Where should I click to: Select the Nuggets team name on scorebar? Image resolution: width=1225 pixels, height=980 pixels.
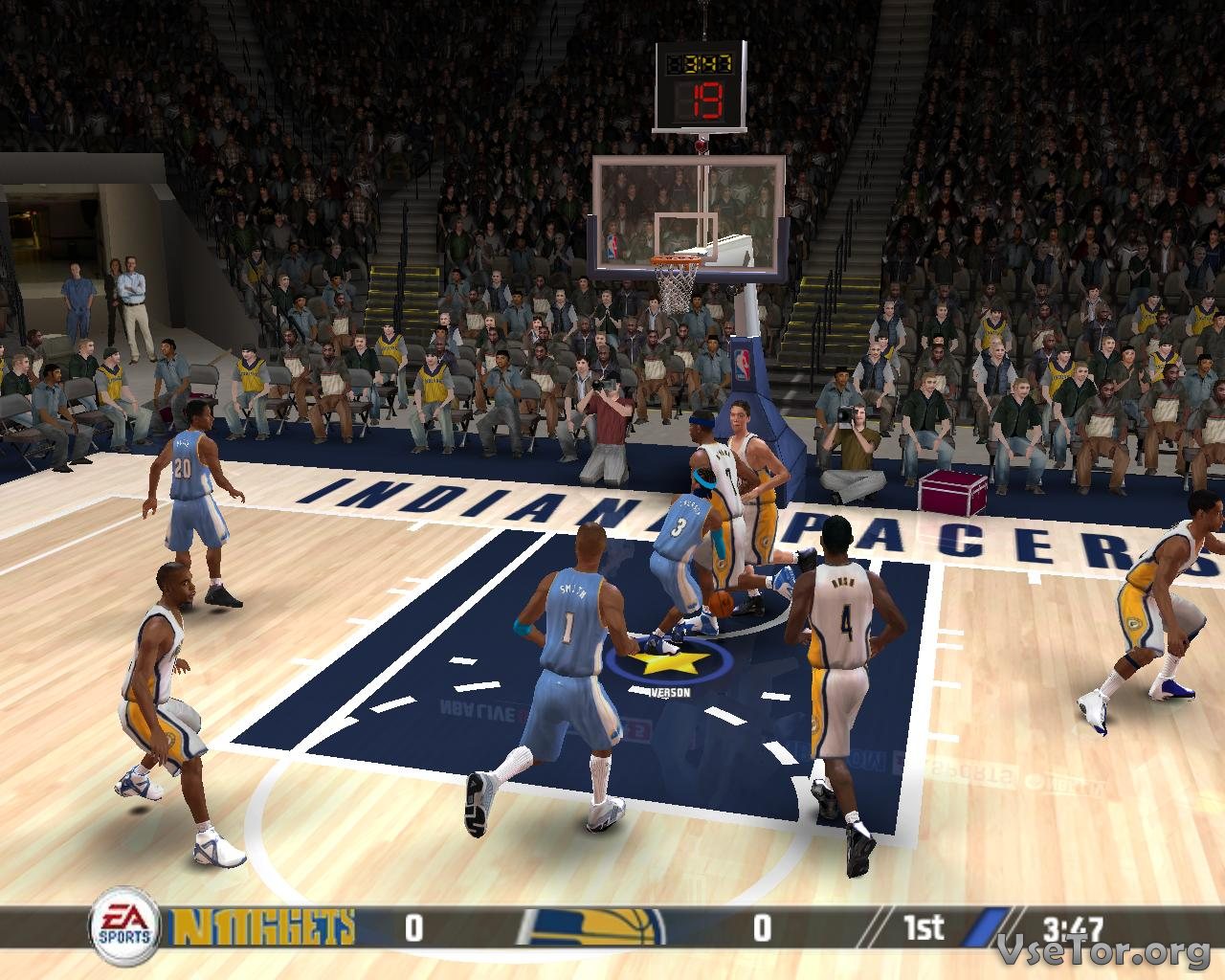coord(262,927)
